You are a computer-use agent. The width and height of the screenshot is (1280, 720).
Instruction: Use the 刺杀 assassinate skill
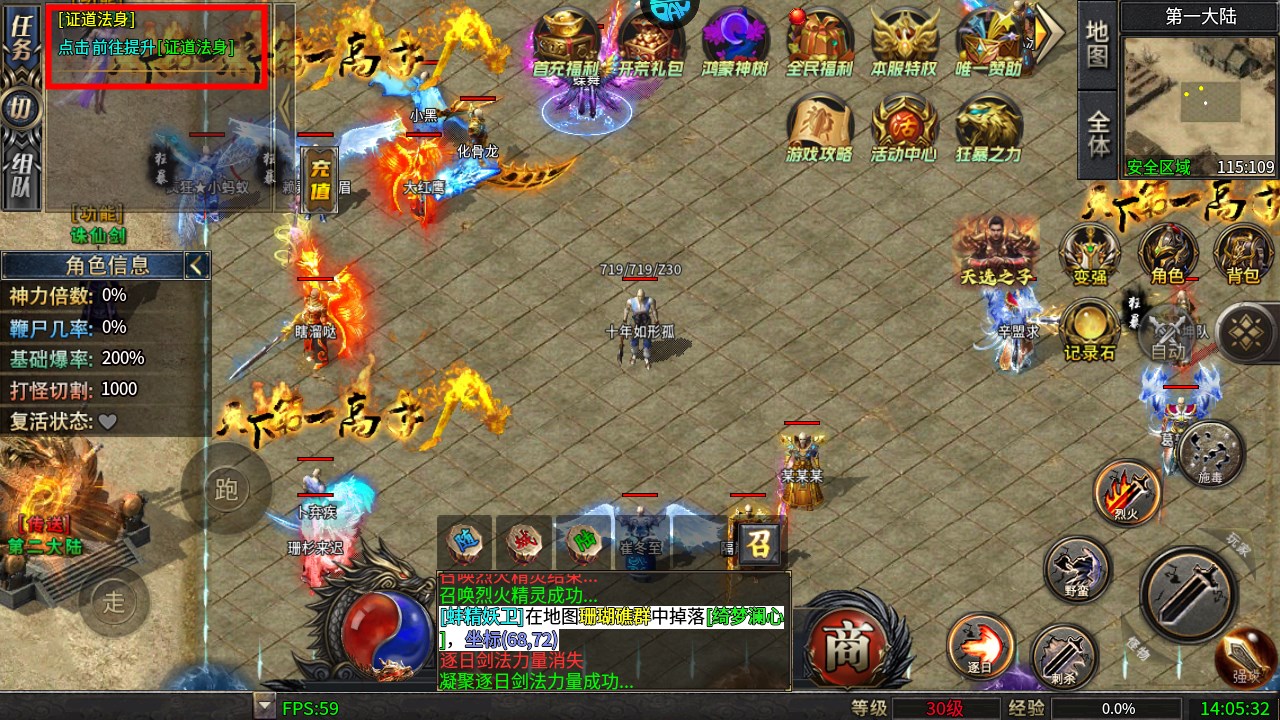pos(1064,655)
